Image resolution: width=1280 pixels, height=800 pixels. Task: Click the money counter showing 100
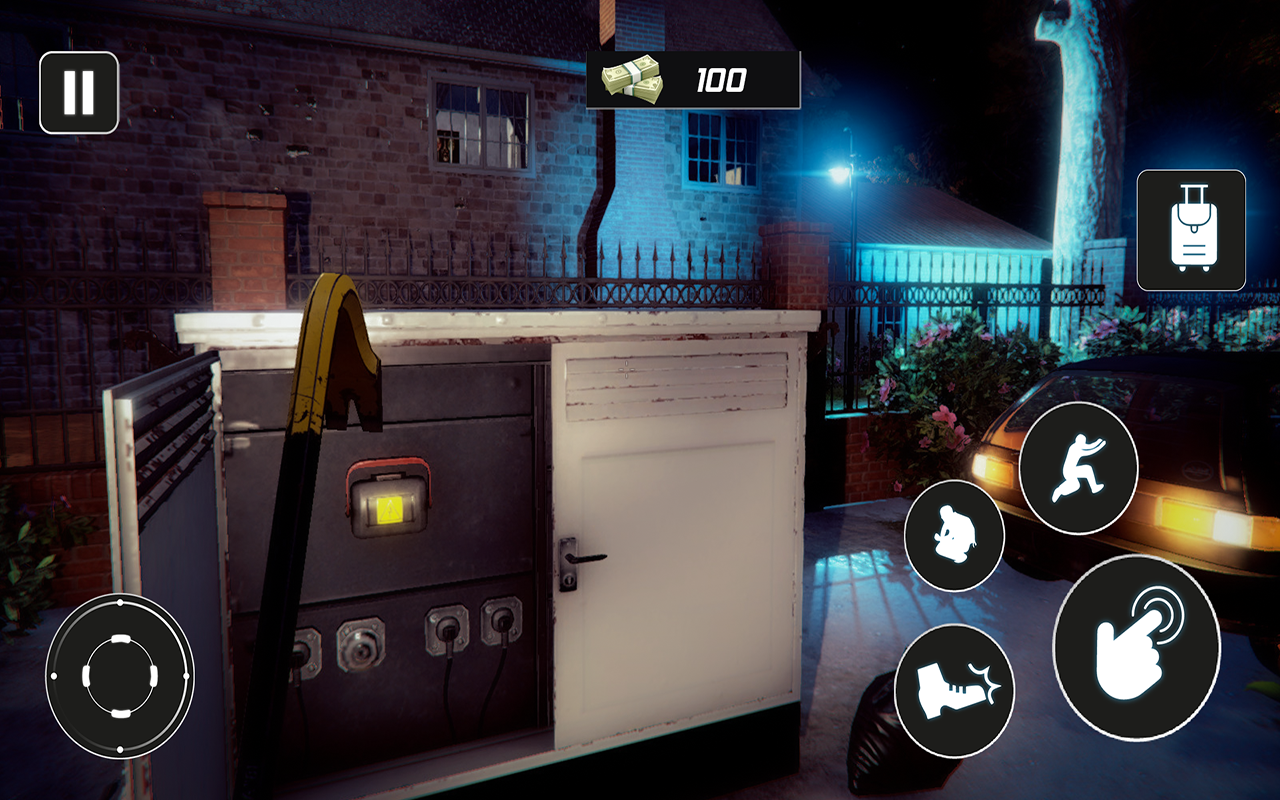point(722,77)
